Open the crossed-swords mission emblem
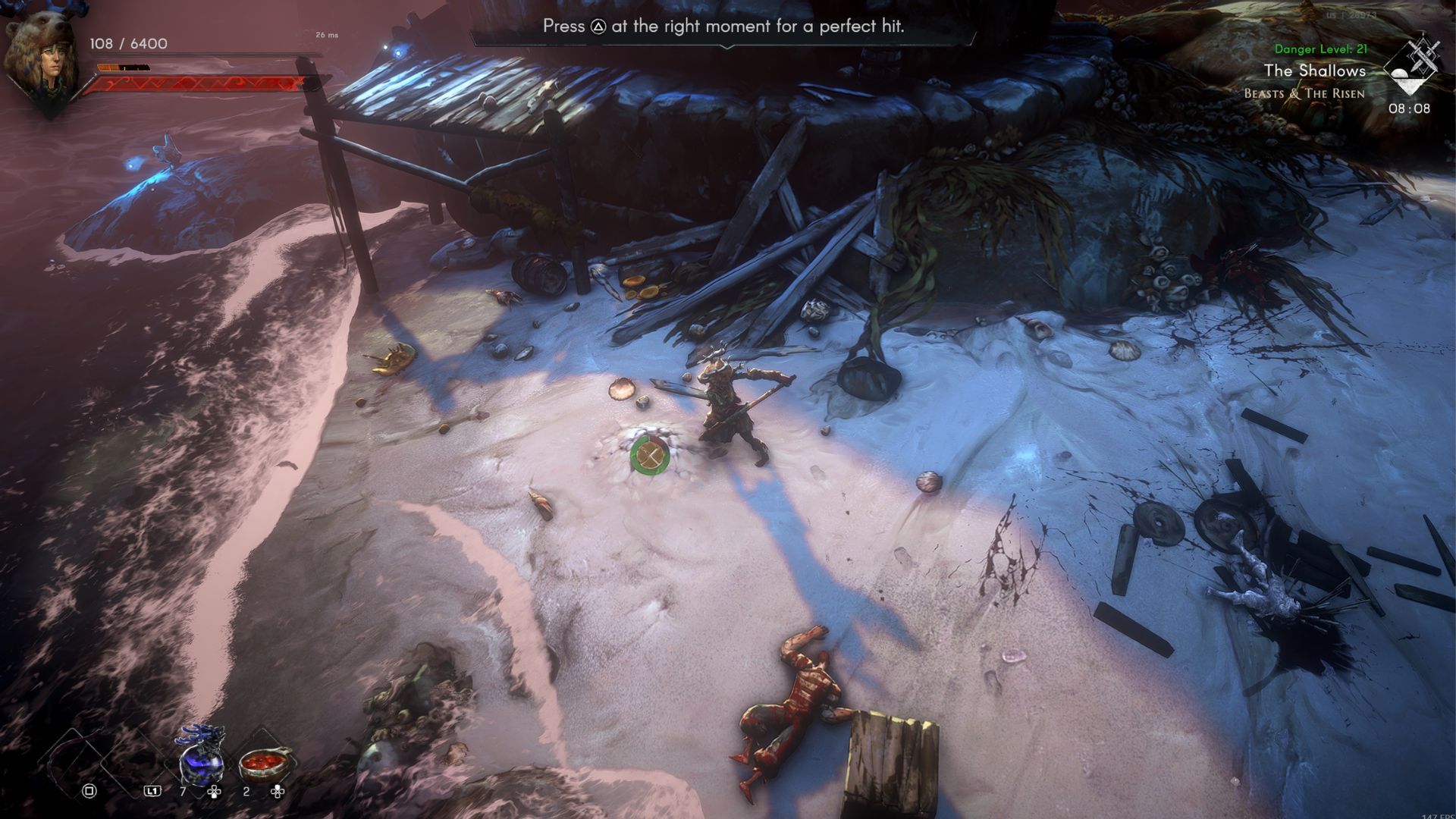This screenshot has width=1456, height=819. (x=1413, y=67)
